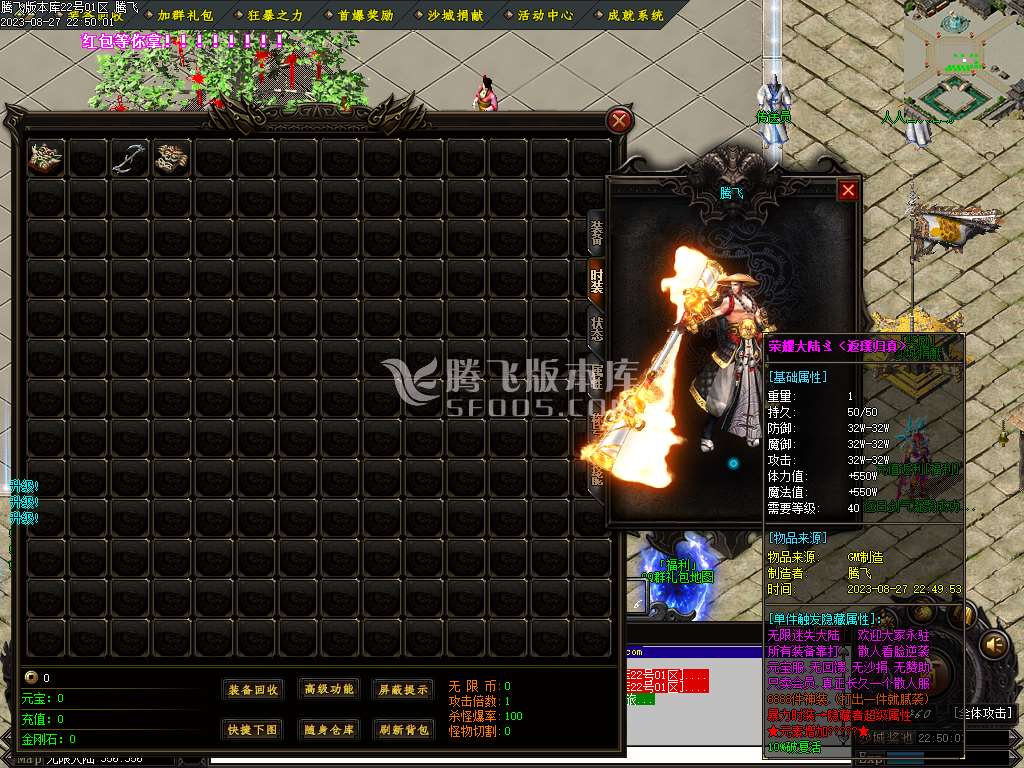Image resolution: width=1024 pixels, height=768 pixels.
Task: Toggle the sound speaker icon
Action: (994, 643)
